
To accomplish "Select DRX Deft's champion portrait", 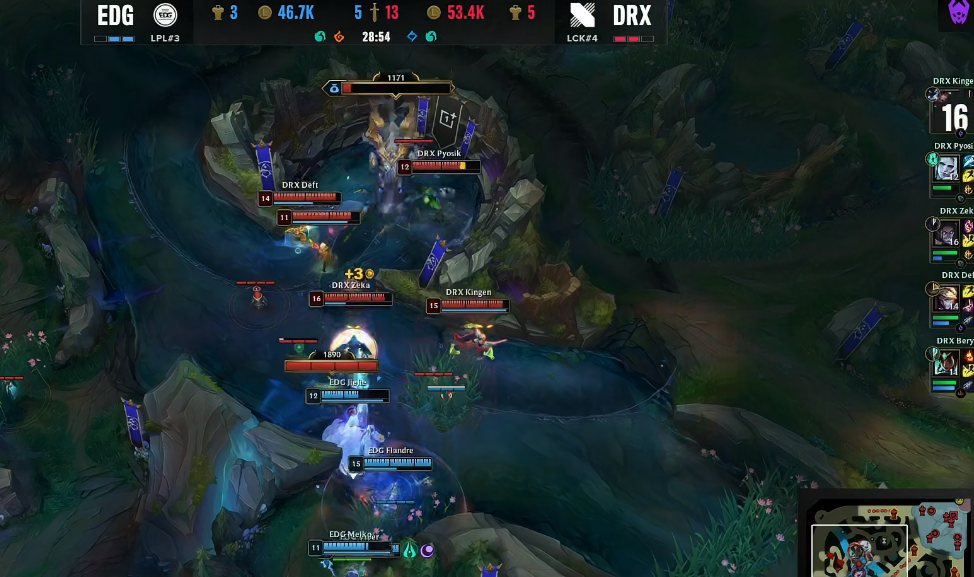I will click(946, 298).
